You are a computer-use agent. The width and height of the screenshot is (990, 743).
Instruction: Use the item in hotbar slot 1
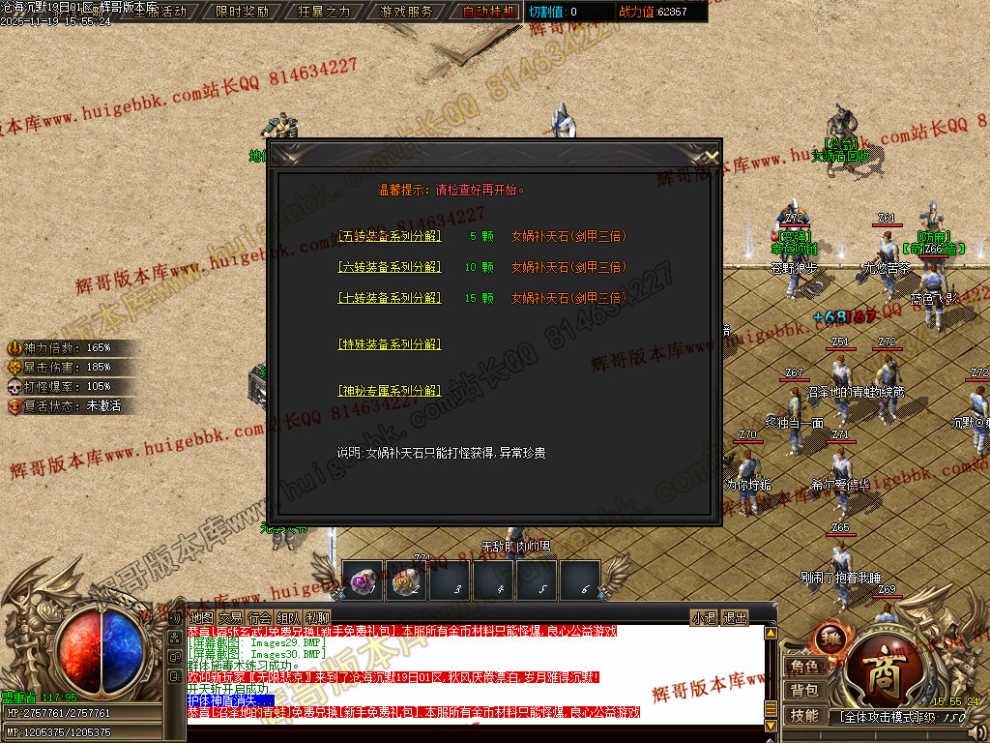point(363,579)
